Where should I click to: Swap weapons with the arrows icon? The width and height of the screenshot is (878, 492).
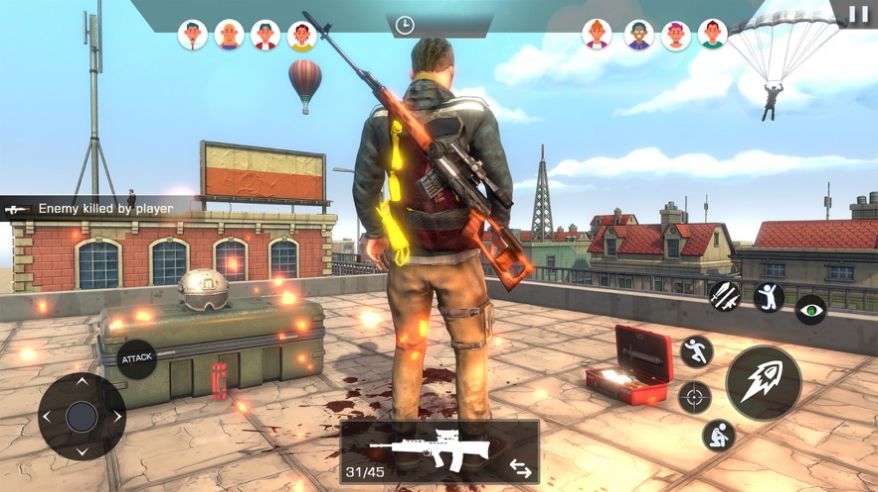coord(520,467)
